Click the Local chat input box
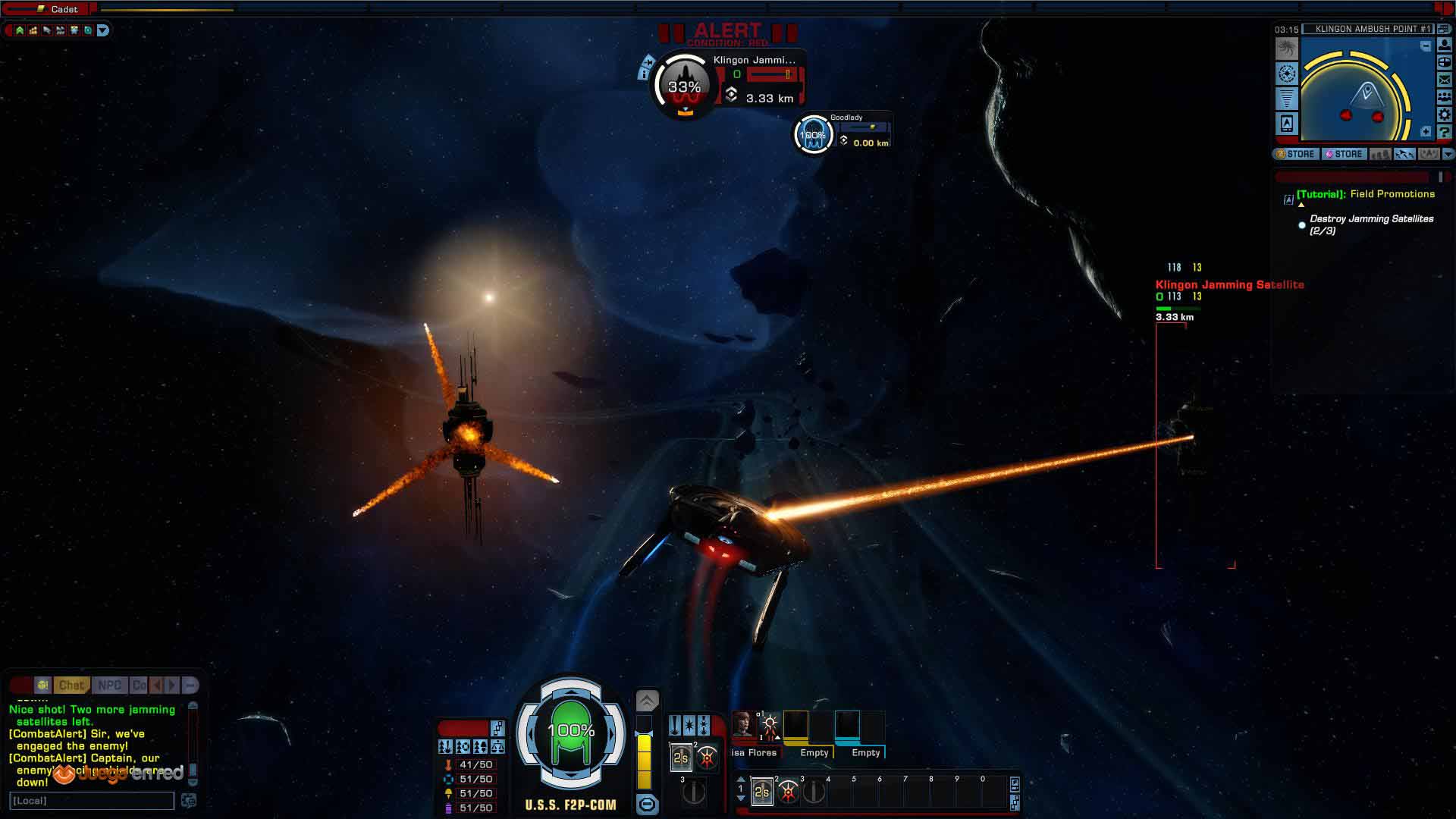This screenshot has height=819, width=1456. click(x=92, y=801)
